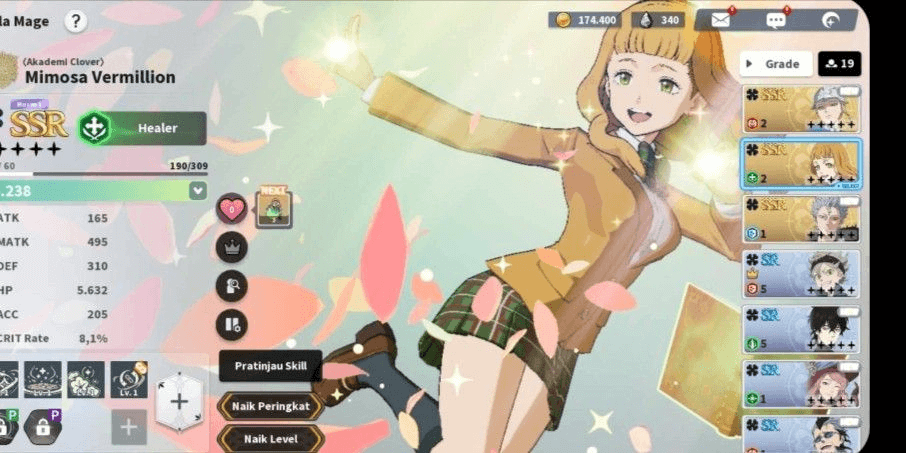Add gear in the hexagonal plus slot

[179, 402]
